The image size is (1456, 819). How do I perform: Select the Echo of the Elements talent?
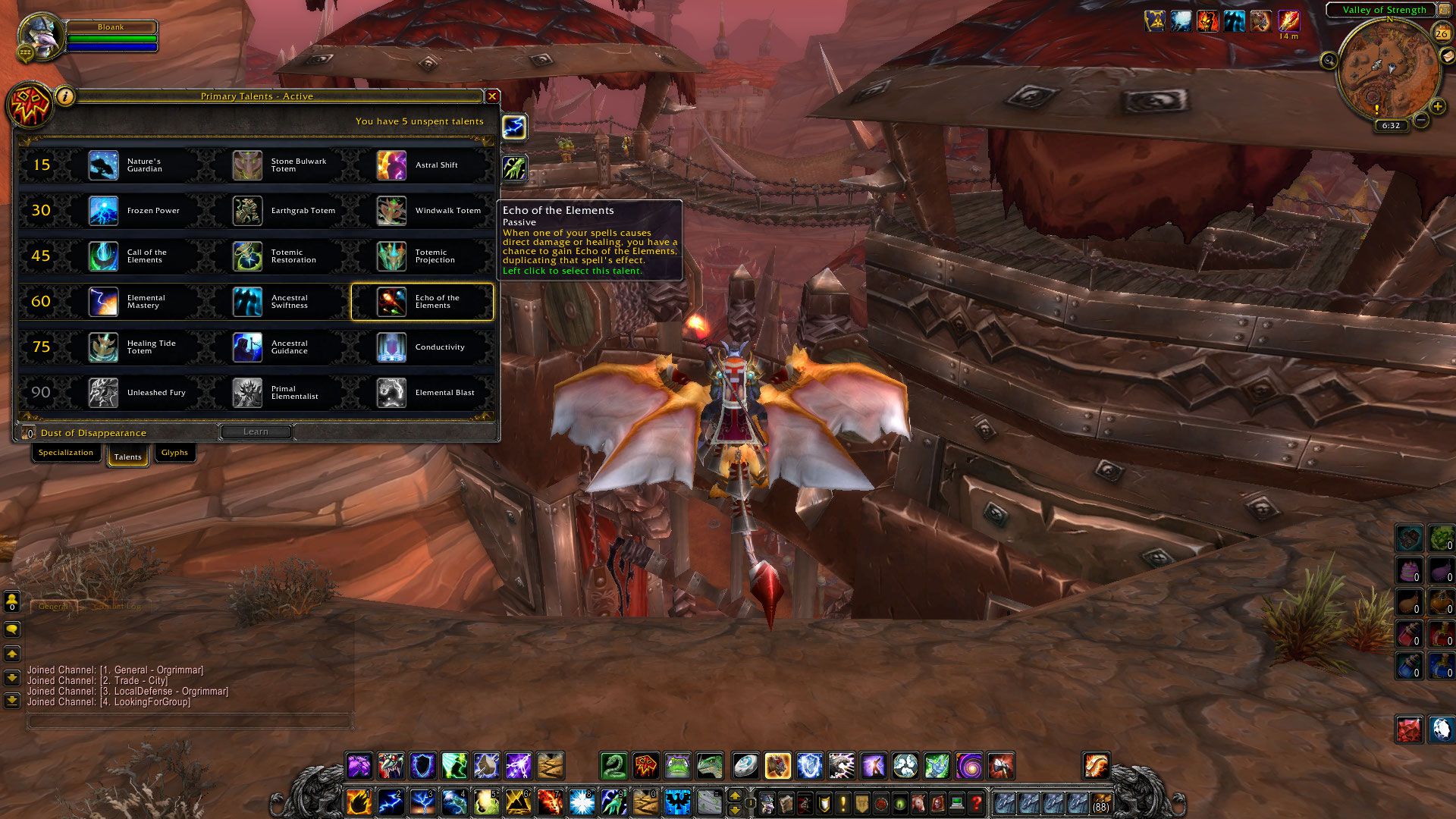coord(392,302)
